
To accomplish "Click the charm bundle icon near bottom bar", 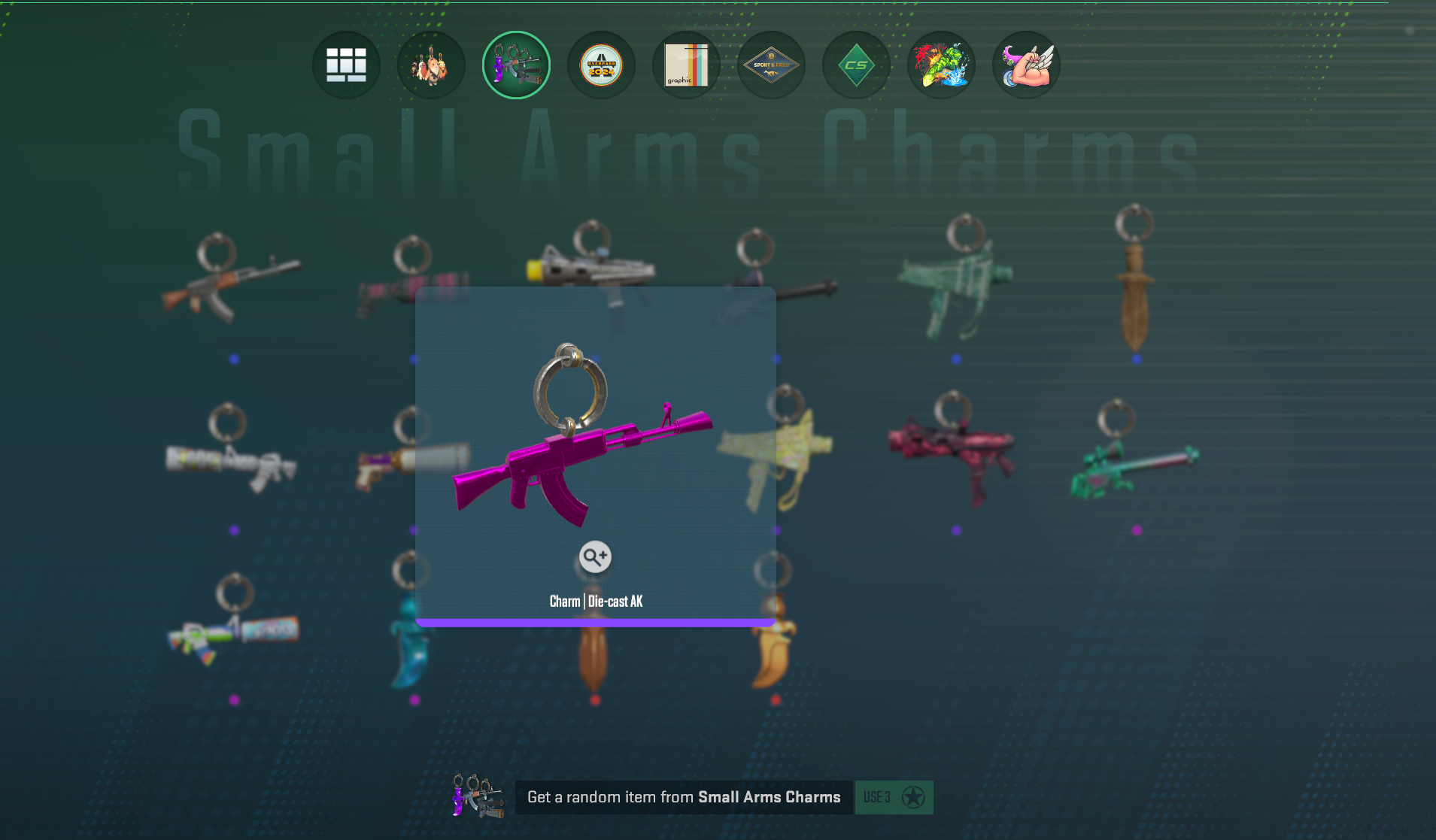I will (478, 797).
